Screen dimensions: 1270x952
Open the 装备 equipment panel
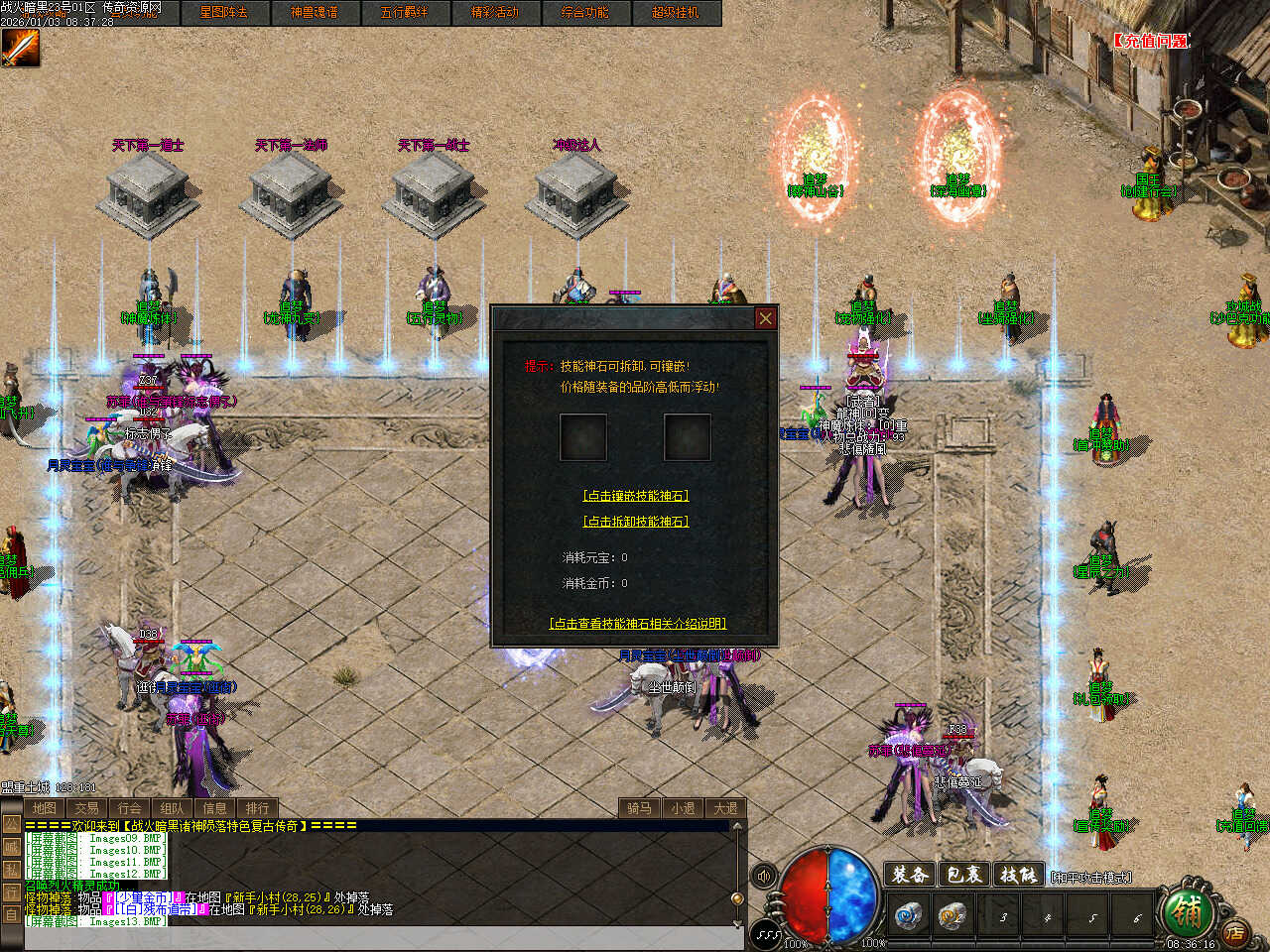click(x=909, y=875)
